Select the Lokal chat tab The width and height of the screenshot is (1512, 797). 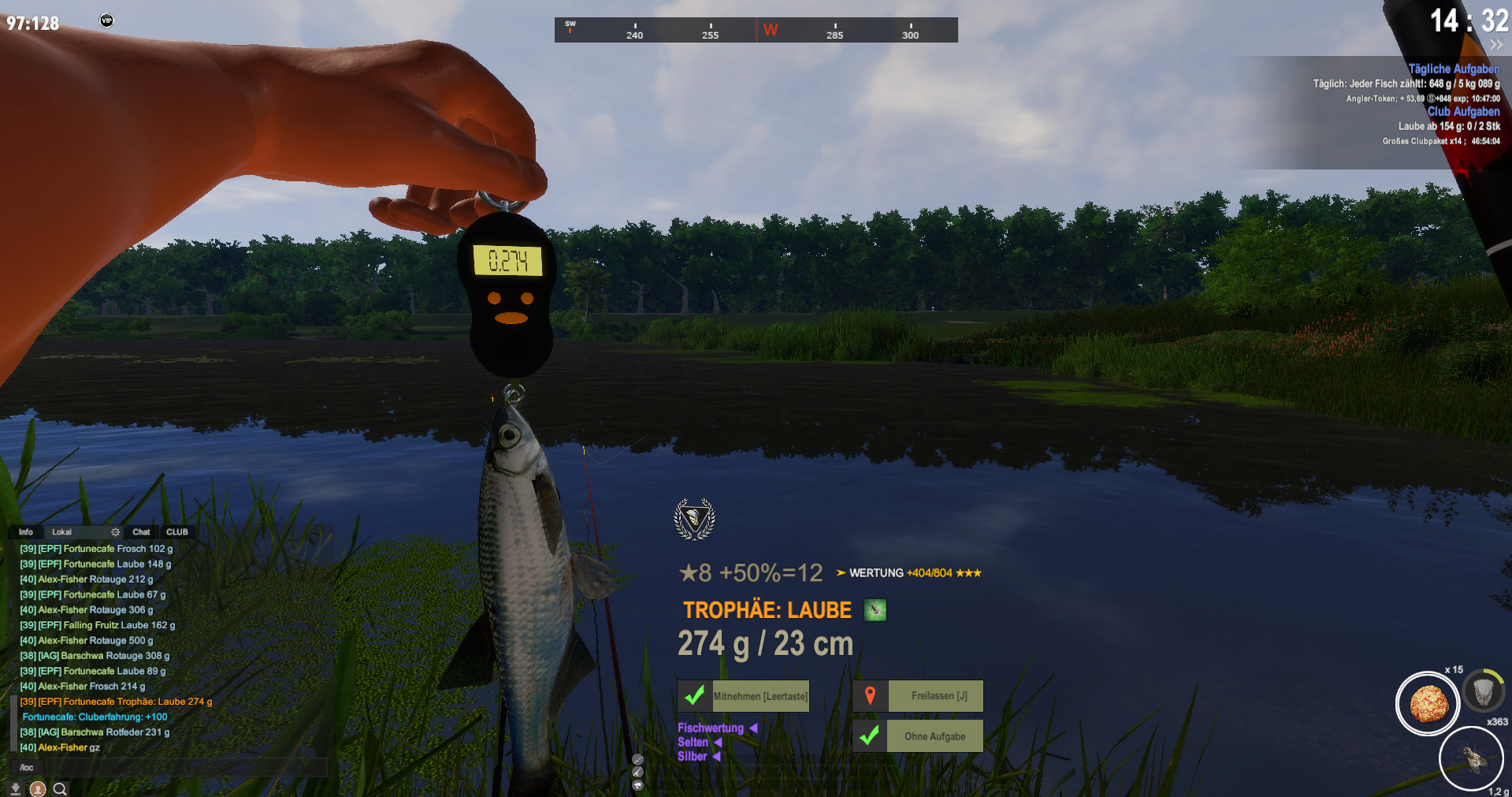pos(62,532)
